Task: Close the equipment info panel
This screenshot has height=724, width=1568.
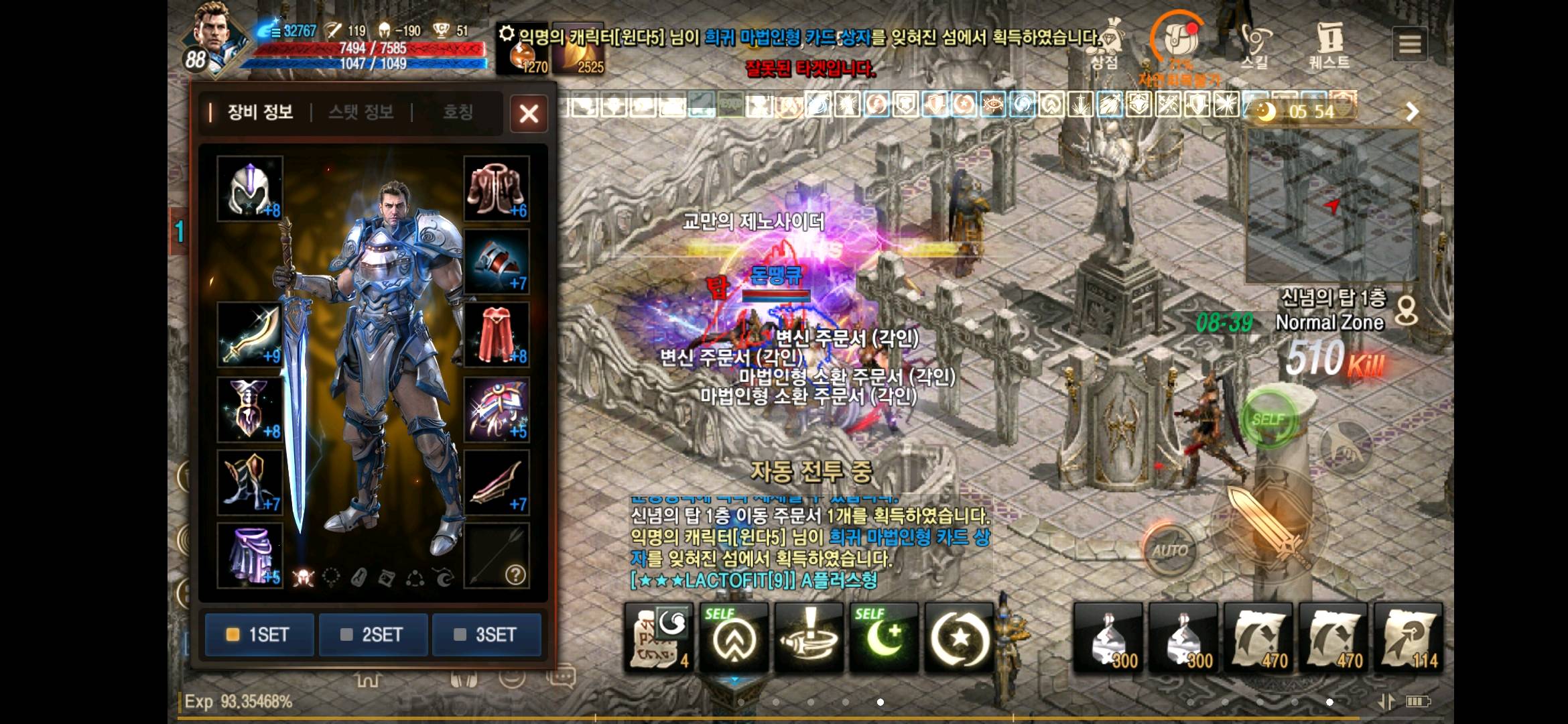Action: pos(529,113)
